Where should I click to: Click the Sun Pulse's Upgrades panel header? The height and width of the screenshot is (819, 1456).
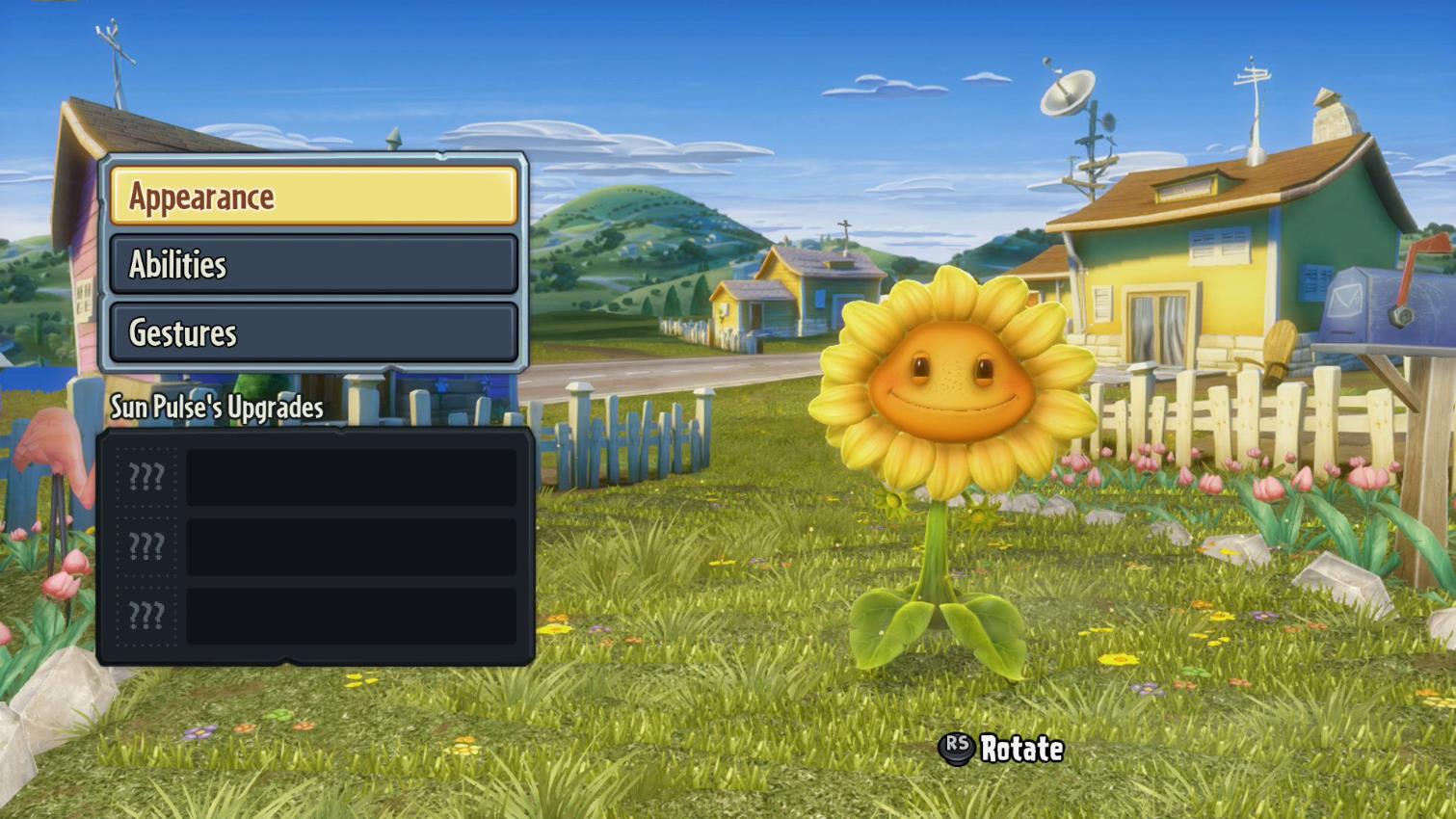tap(216, 408)
